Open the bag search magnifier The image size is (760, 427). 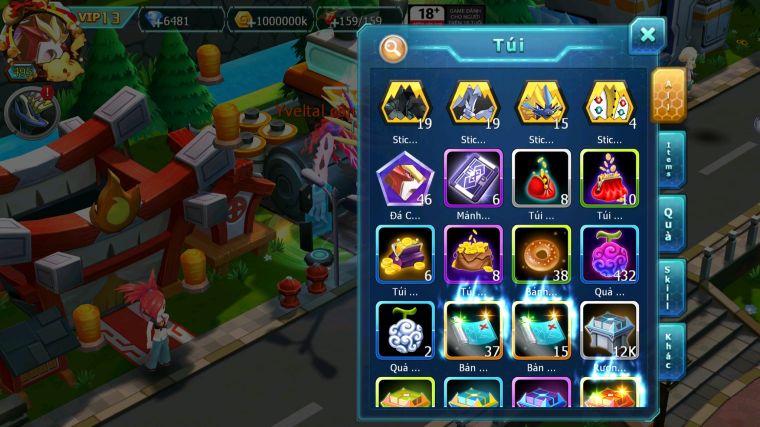pos(393,47)
